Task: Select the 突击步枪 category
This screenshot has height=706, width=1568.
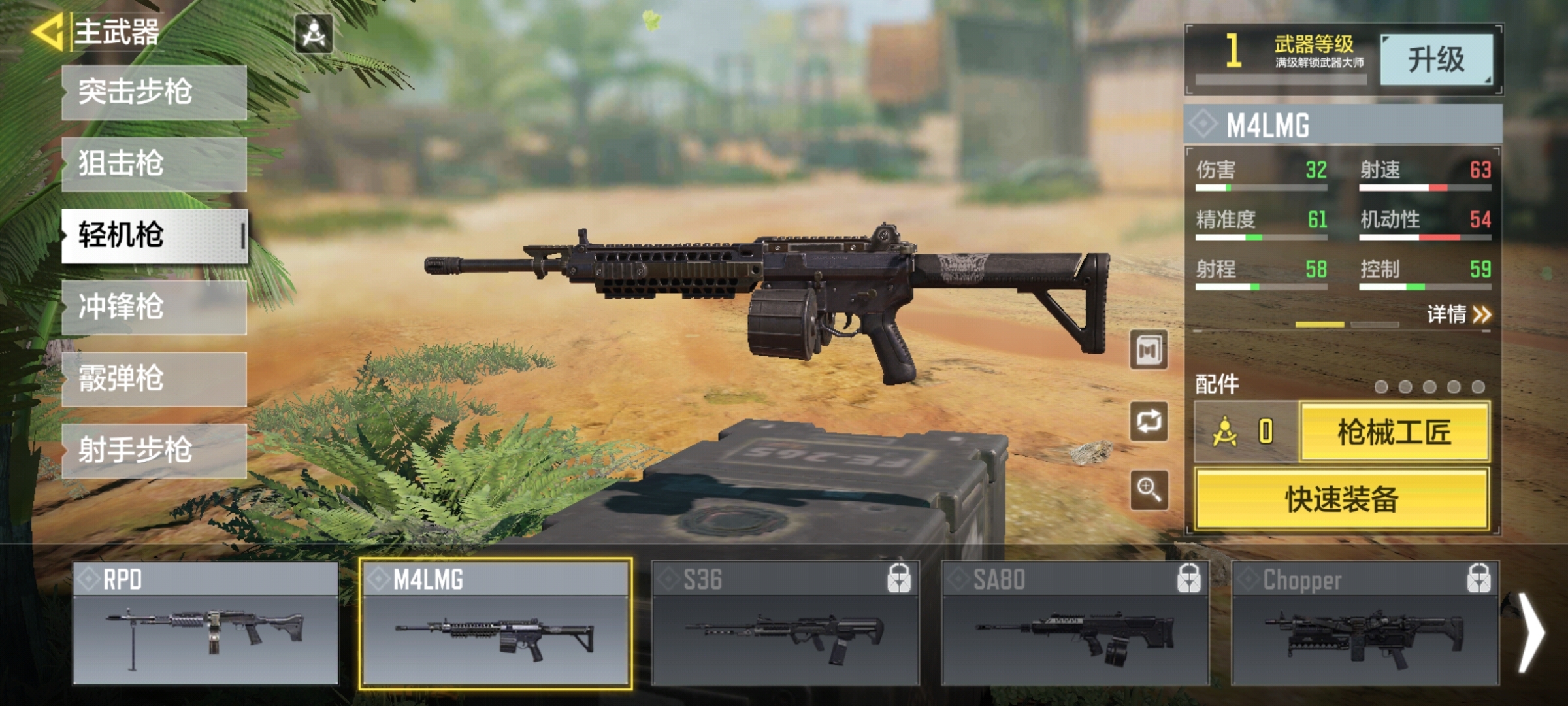Action: [x=154, y=92]
